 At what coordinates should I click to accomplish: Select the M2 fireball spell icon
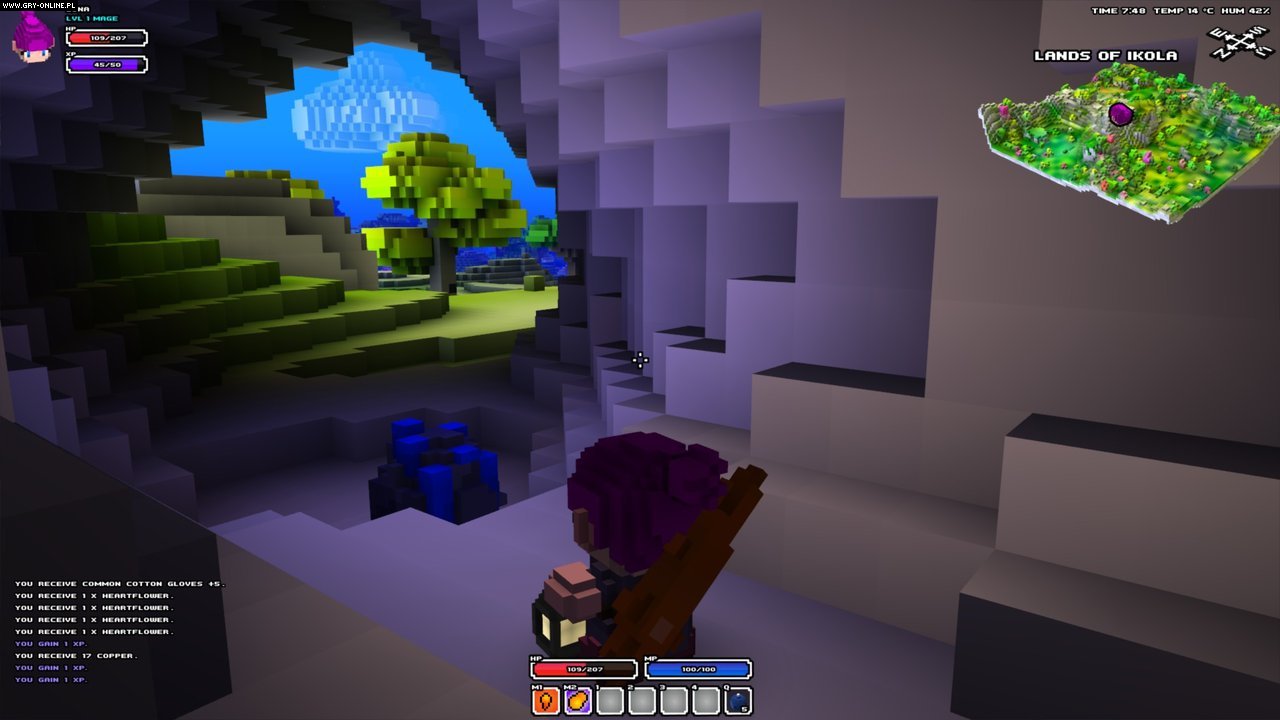click(578, 700)
